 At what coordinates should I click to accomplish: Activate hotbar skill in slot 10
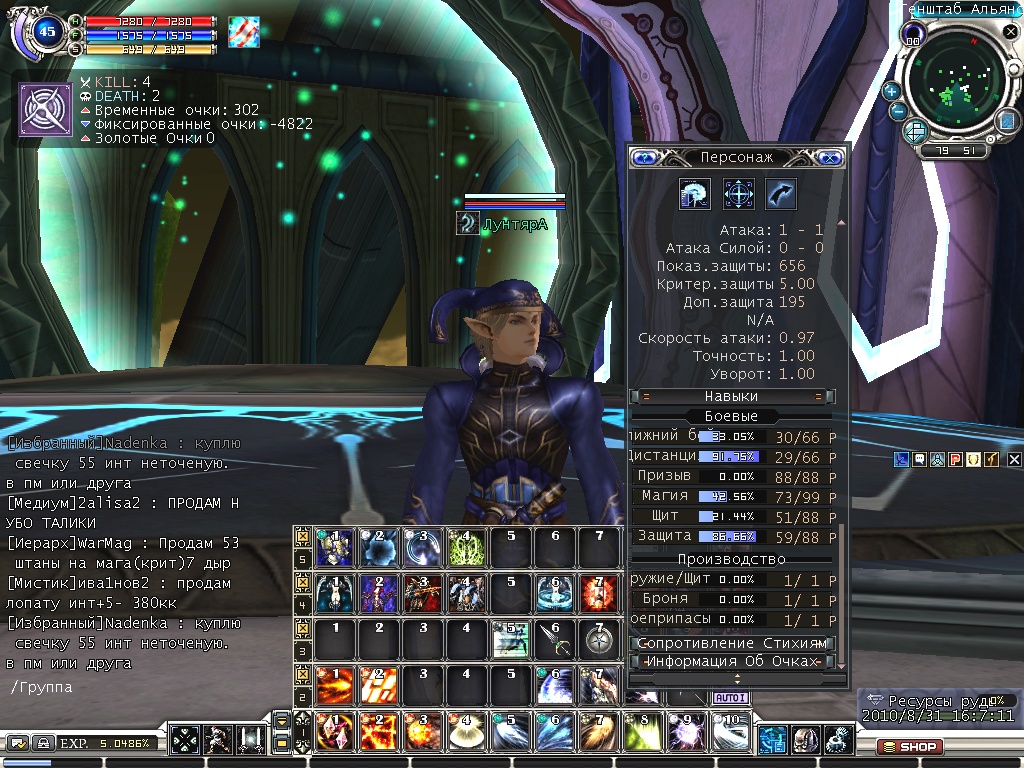tap(732, 733)
